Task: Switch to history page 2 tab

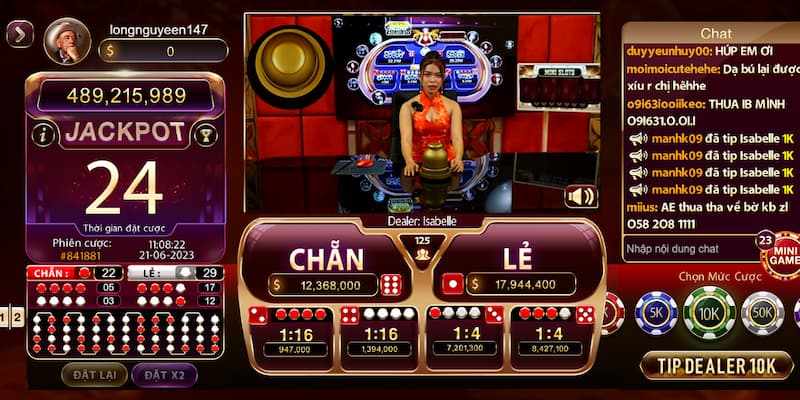Action: pyautogui.click(x=18, y=318)
